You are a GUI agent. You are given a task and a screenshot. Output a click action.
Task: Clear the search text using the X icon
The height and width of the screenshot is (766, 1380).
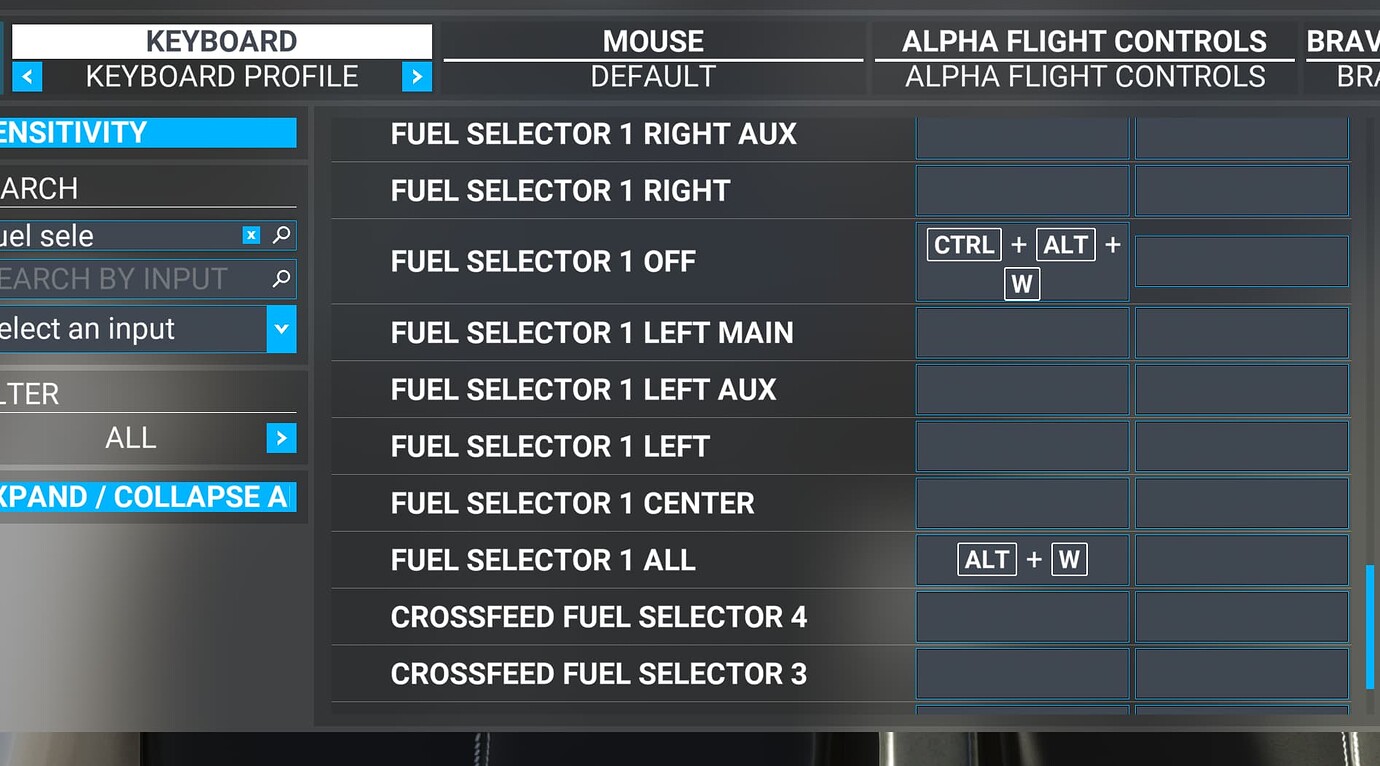251,235
